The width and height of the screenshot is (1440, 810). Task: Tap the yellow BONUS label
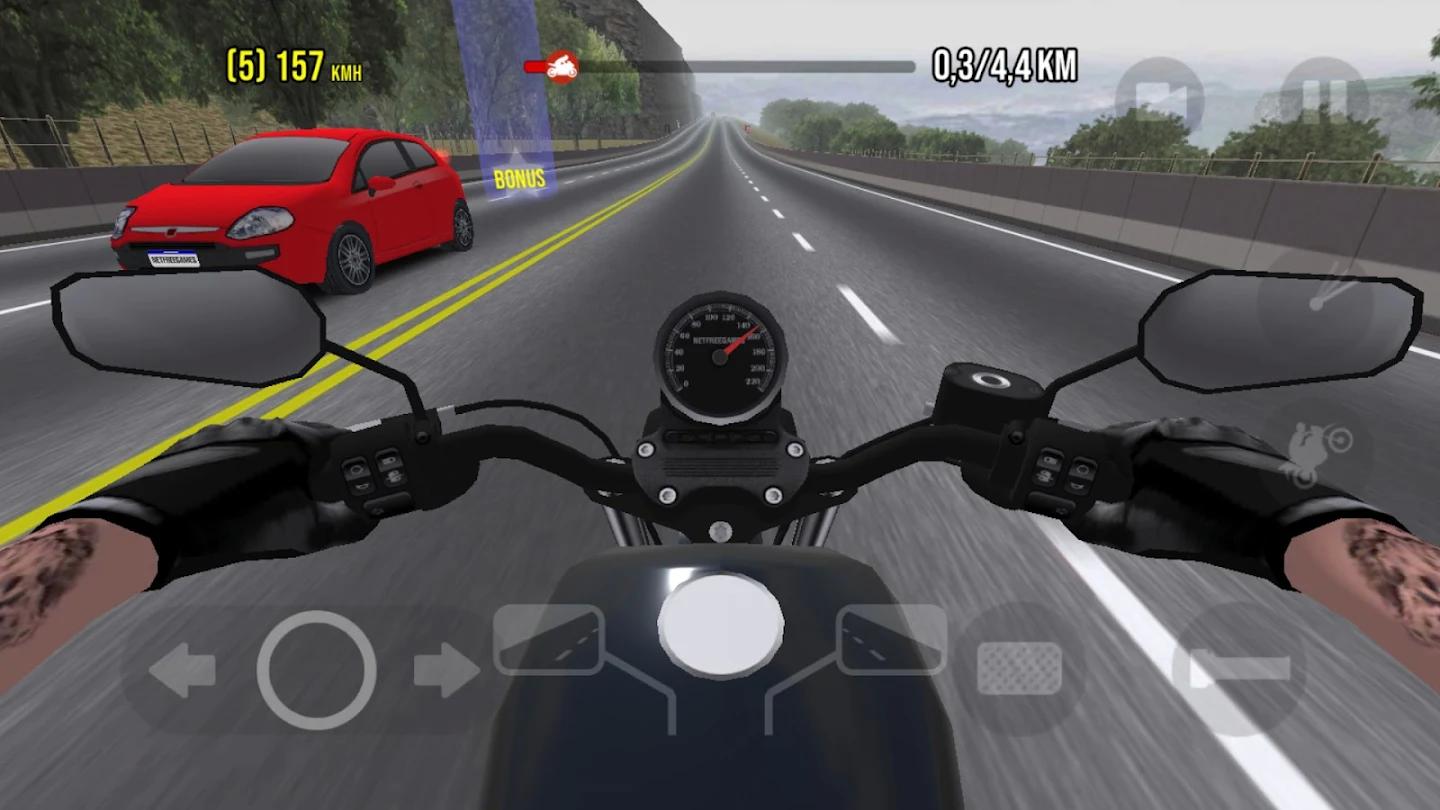tap(518, 179)
